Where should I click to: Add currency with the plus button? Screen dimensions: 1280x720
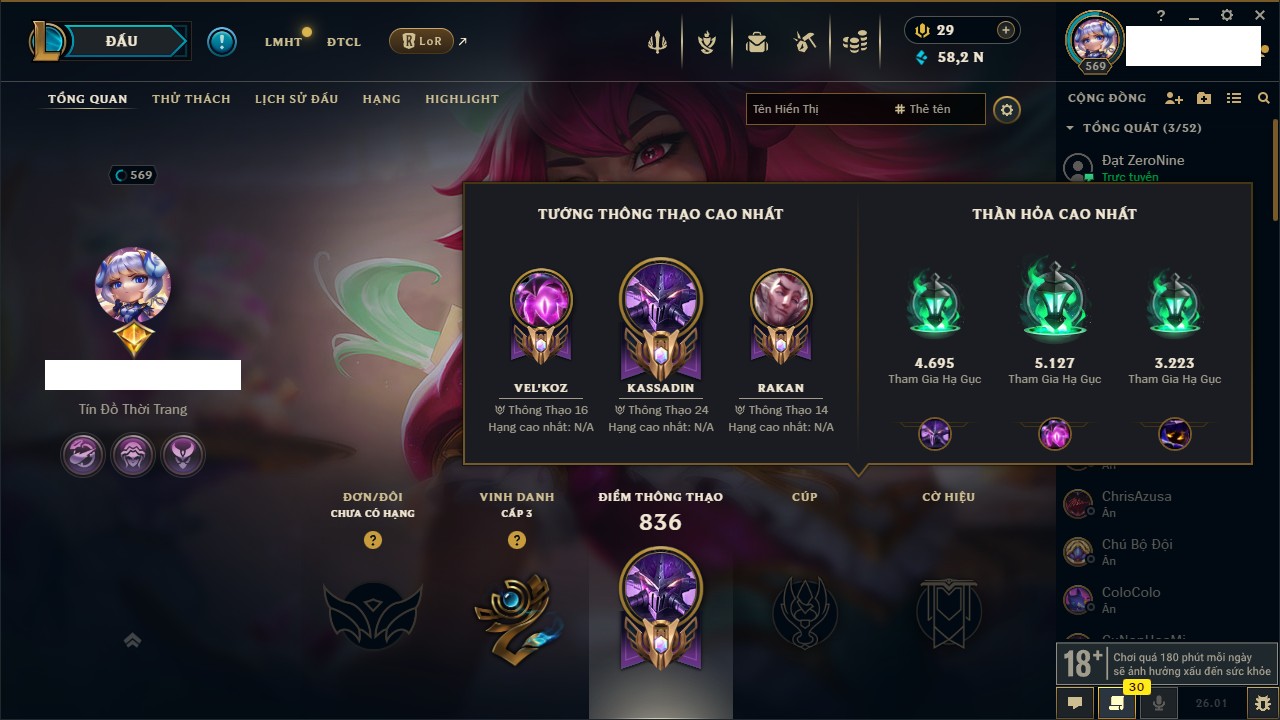point(1006,30)
